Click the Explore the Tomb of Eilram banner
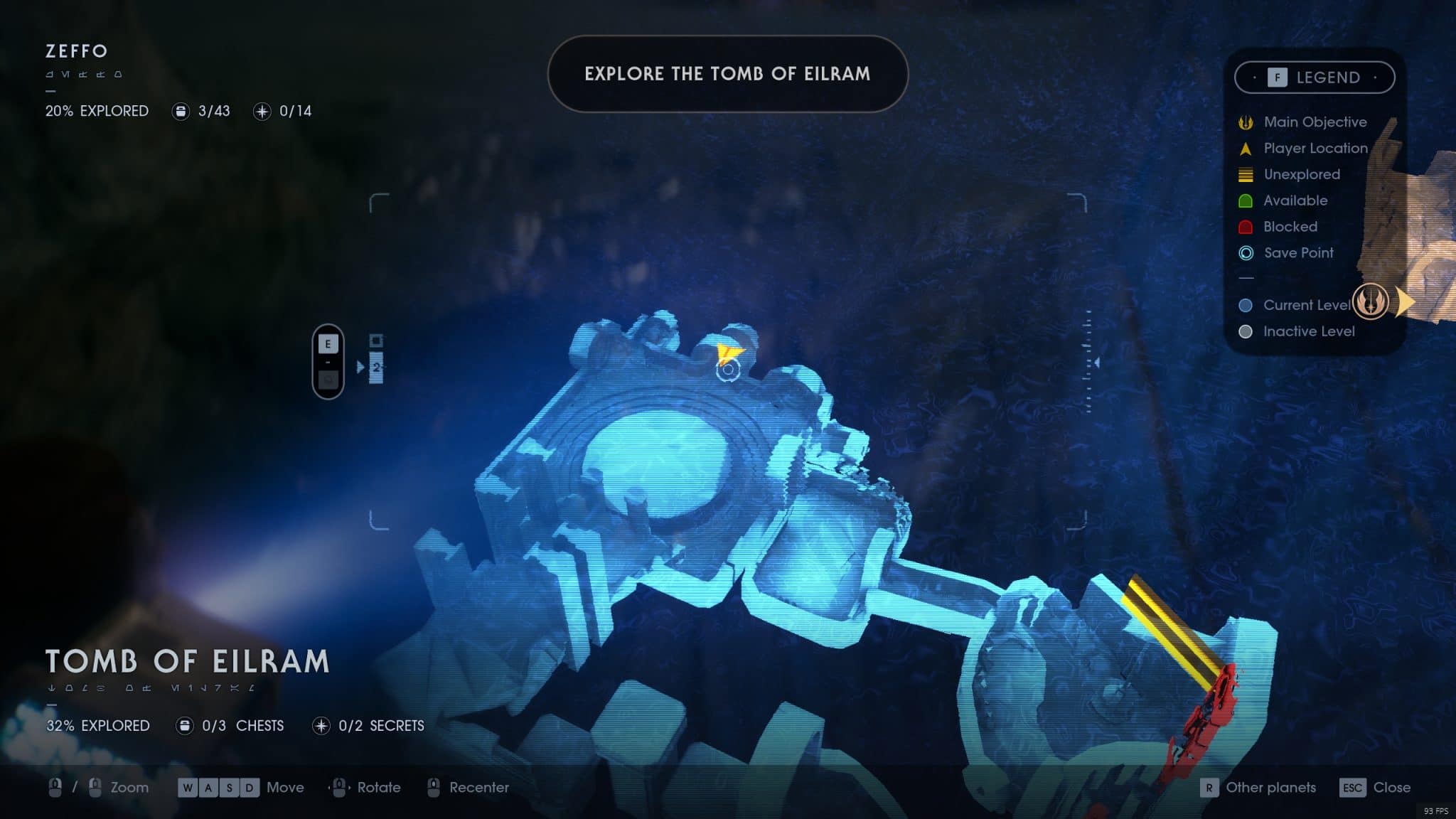The height and width of the screenshot is (819, 1456). [727, 74]
